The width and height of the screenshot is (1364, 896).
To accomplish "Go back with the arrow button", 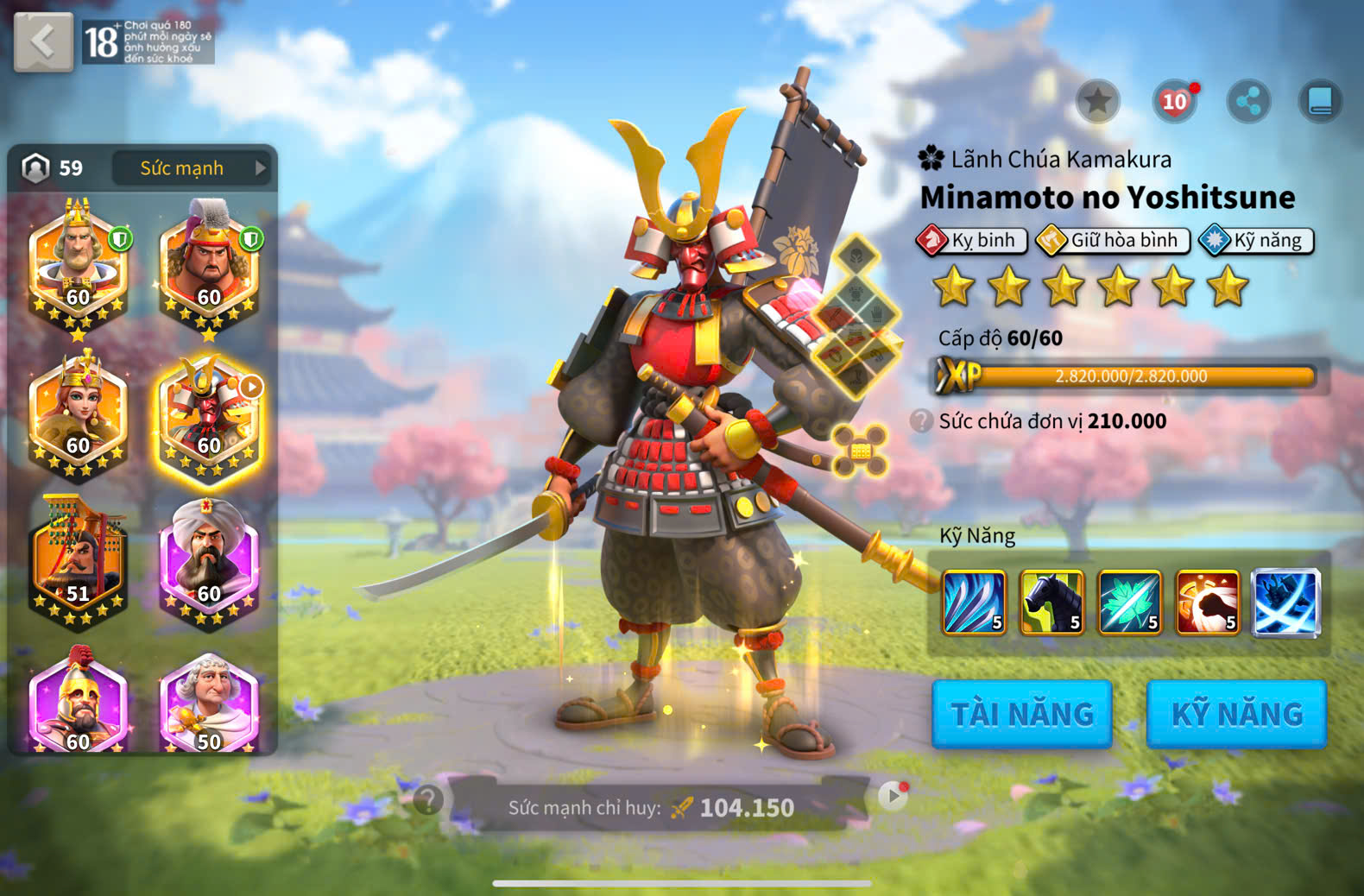I will tap(43, 41).
